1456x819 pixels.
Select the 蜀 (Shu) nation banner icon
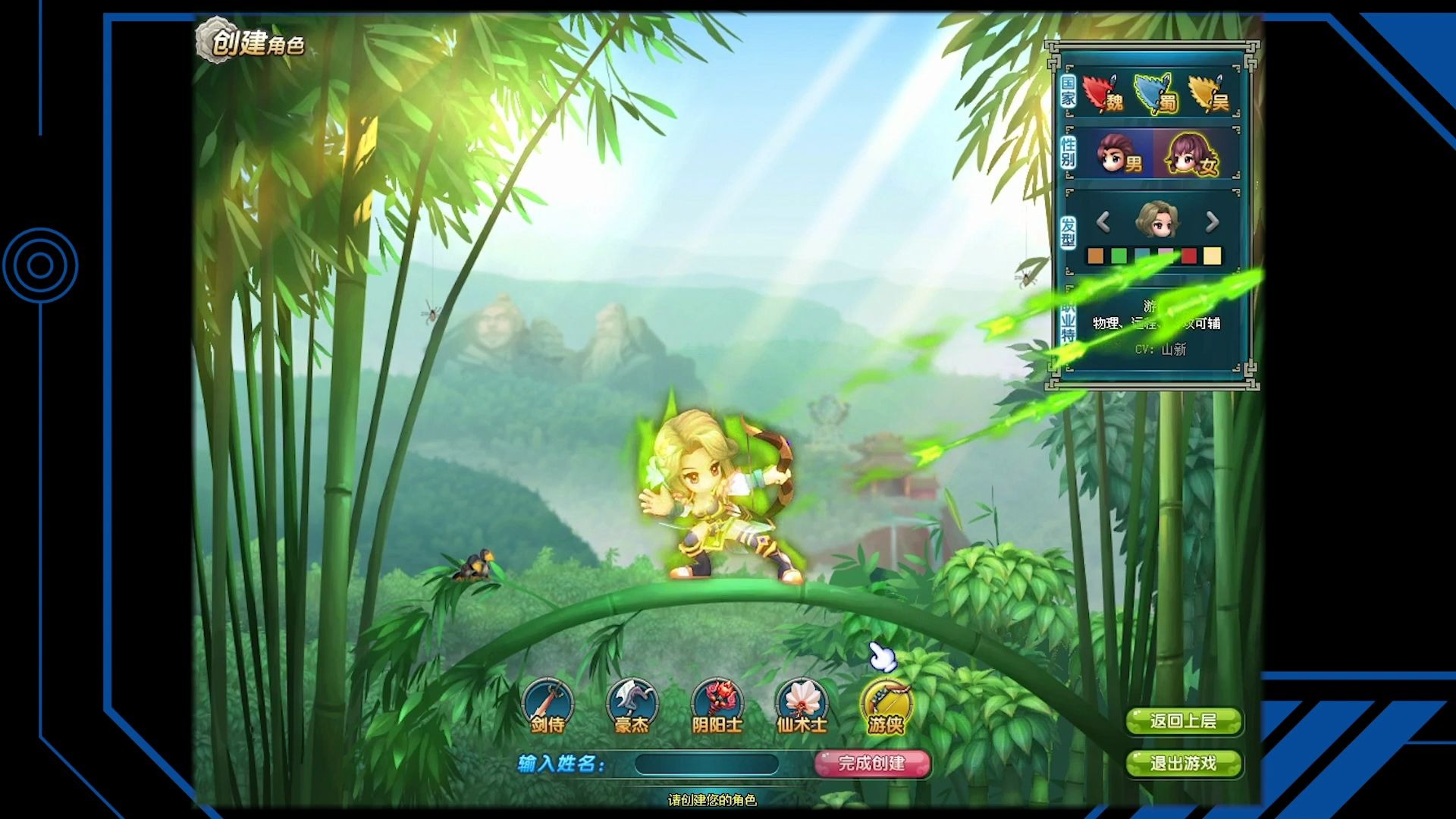pyautogui.click(x=1156, y=93)
